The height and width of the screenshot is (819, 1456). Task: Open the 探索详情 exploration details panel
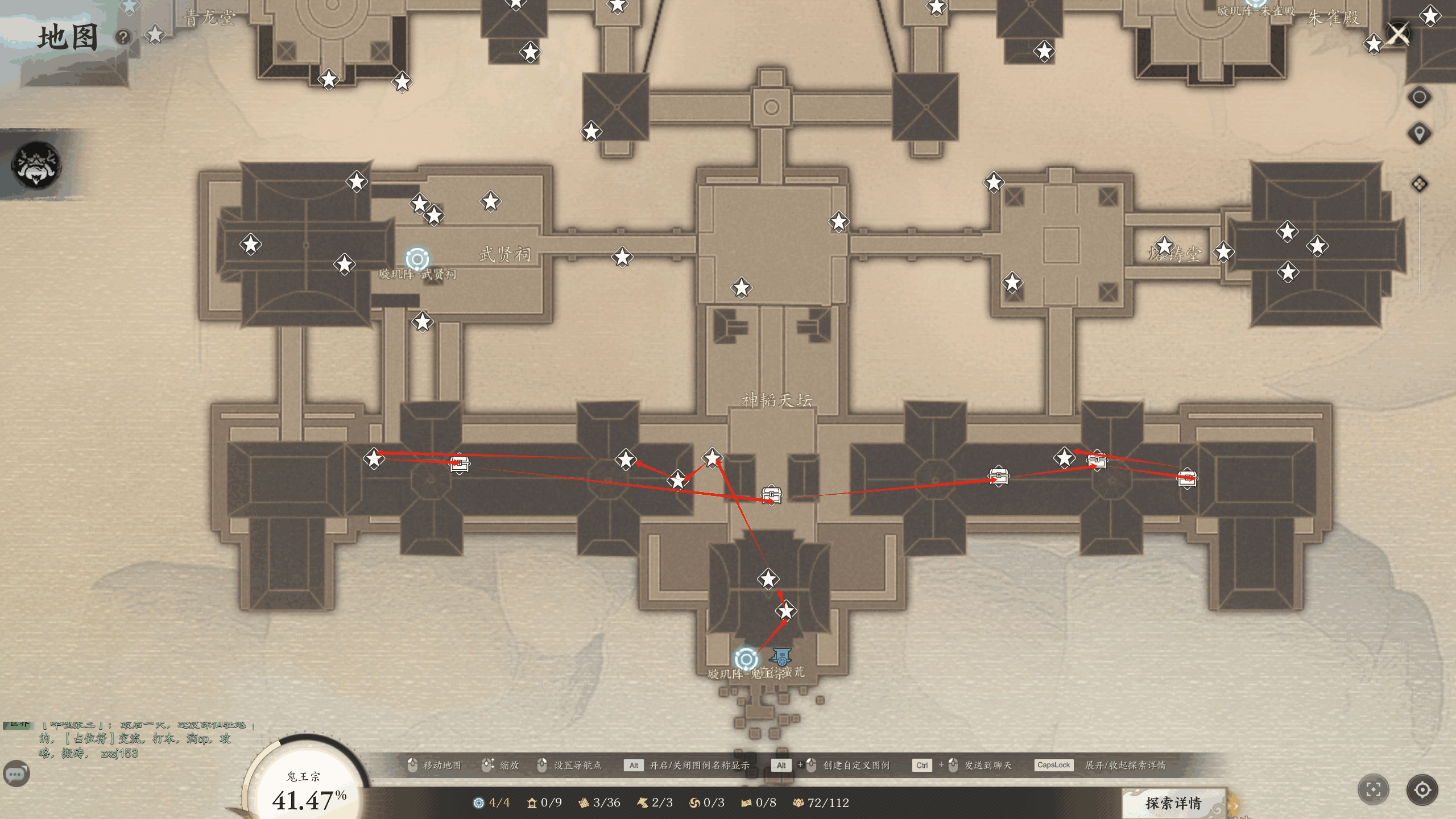click(x=1173, y=803)
